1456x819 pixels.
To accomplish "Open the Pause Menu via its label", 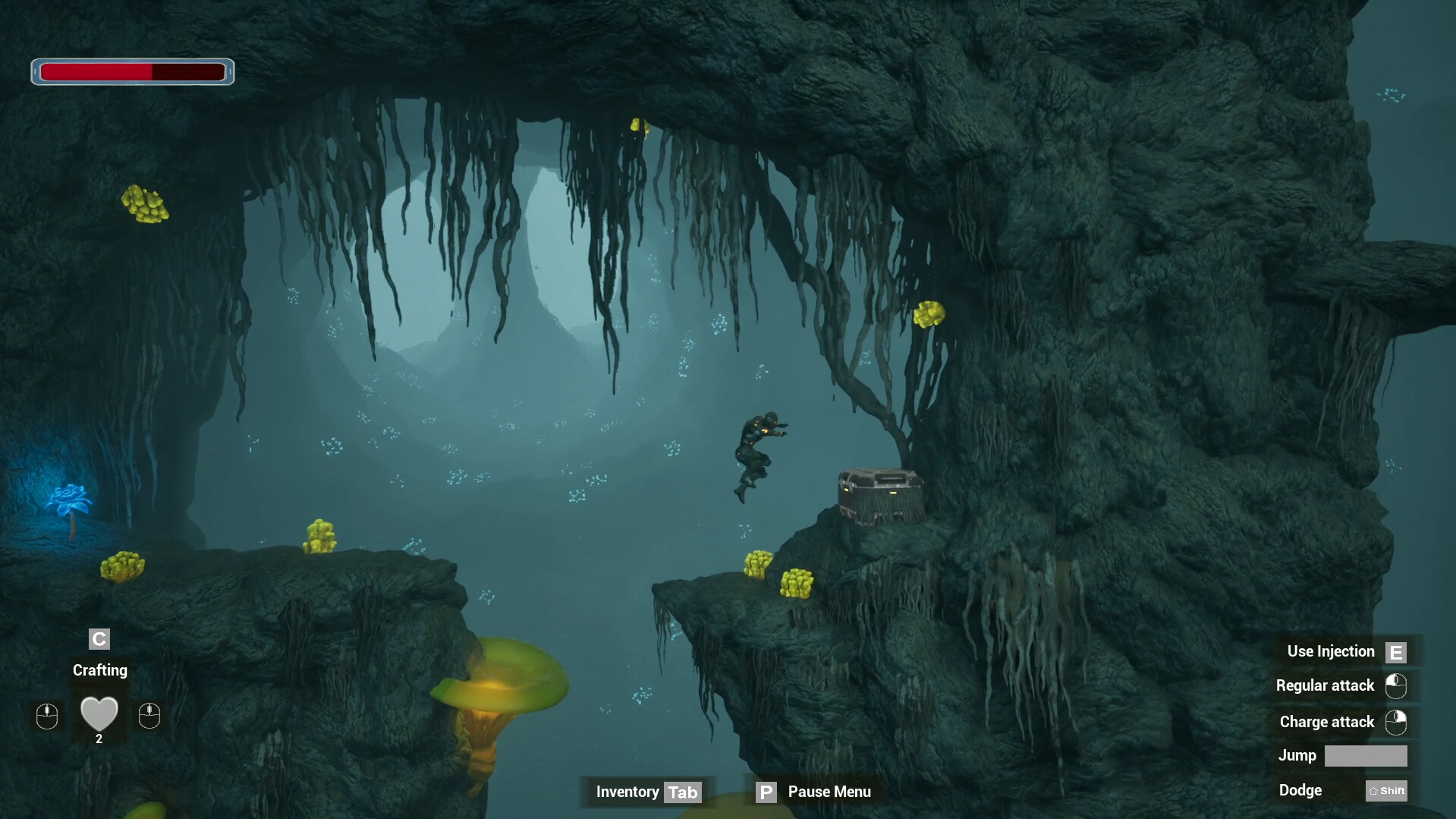I will tap(829, 792).
